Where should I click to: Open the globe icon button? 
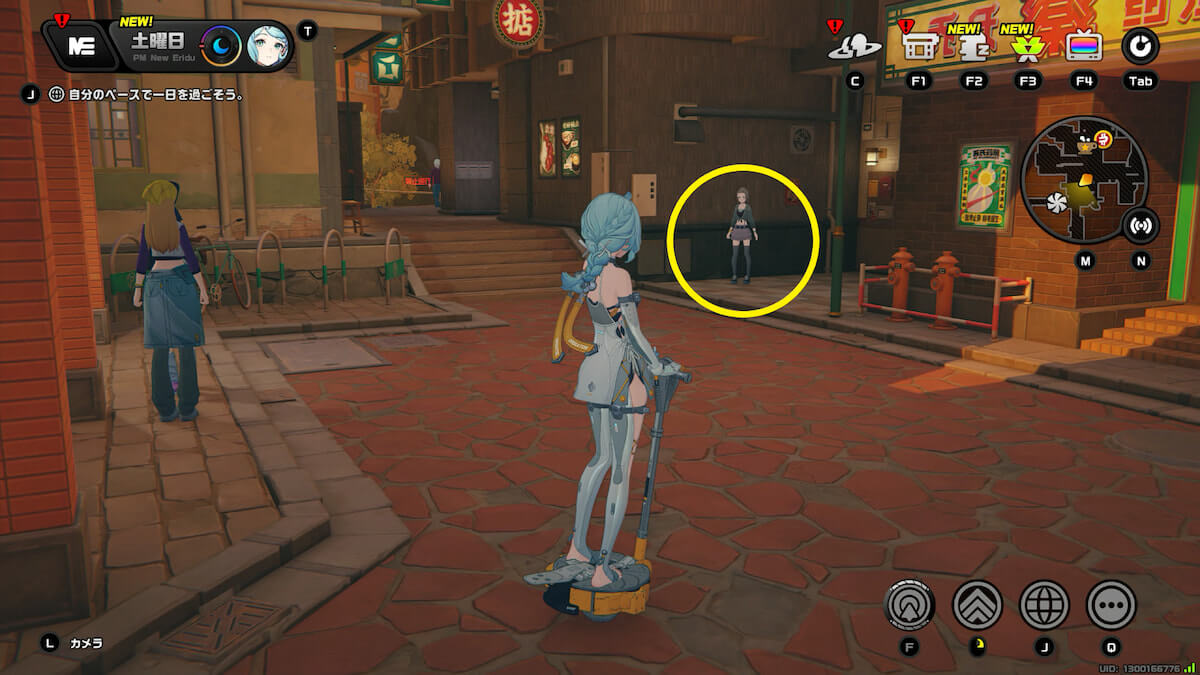[x=1044, y=605]
